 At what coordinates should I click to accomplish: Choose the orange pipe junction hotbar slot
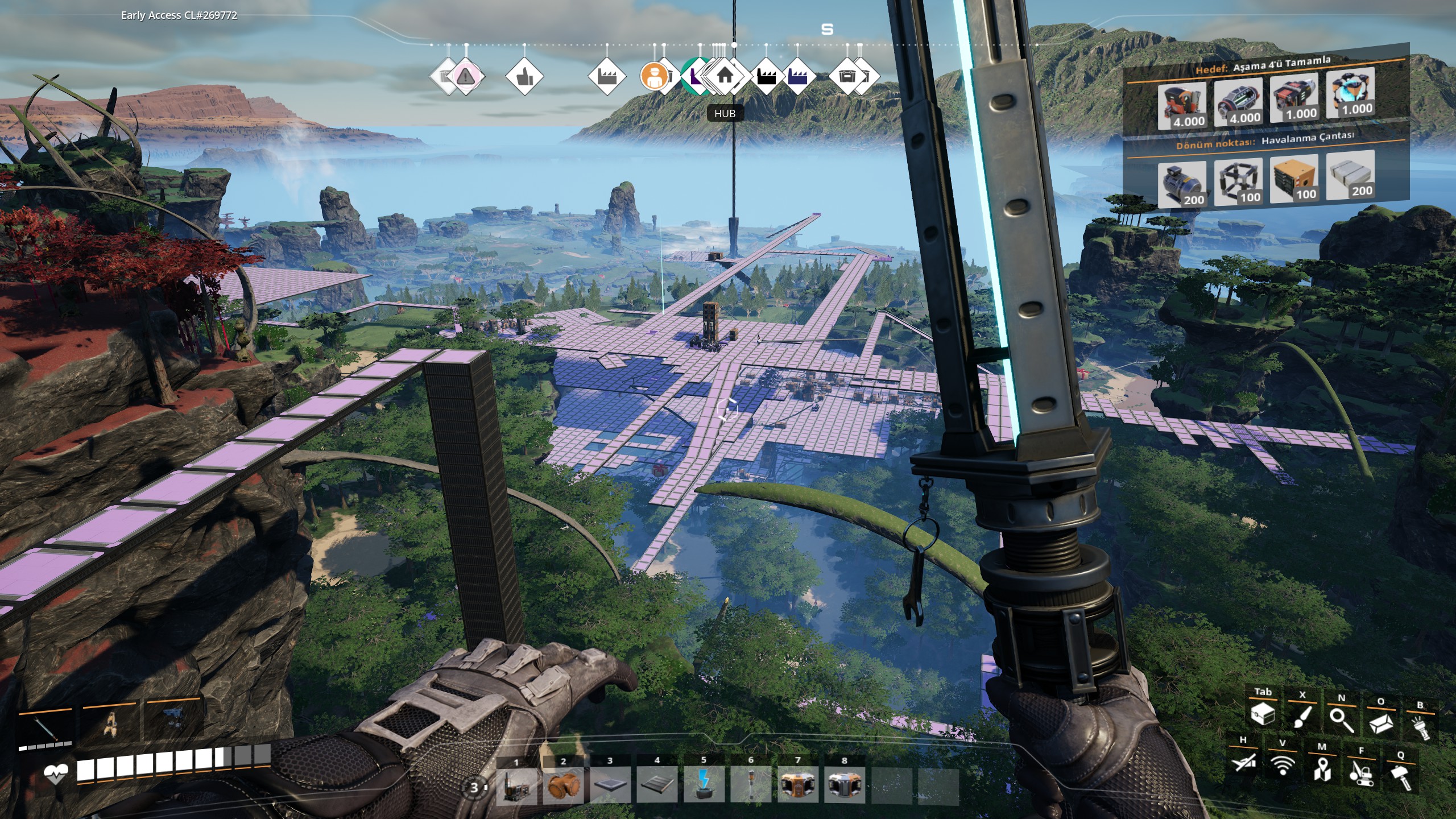pos(563,785)
